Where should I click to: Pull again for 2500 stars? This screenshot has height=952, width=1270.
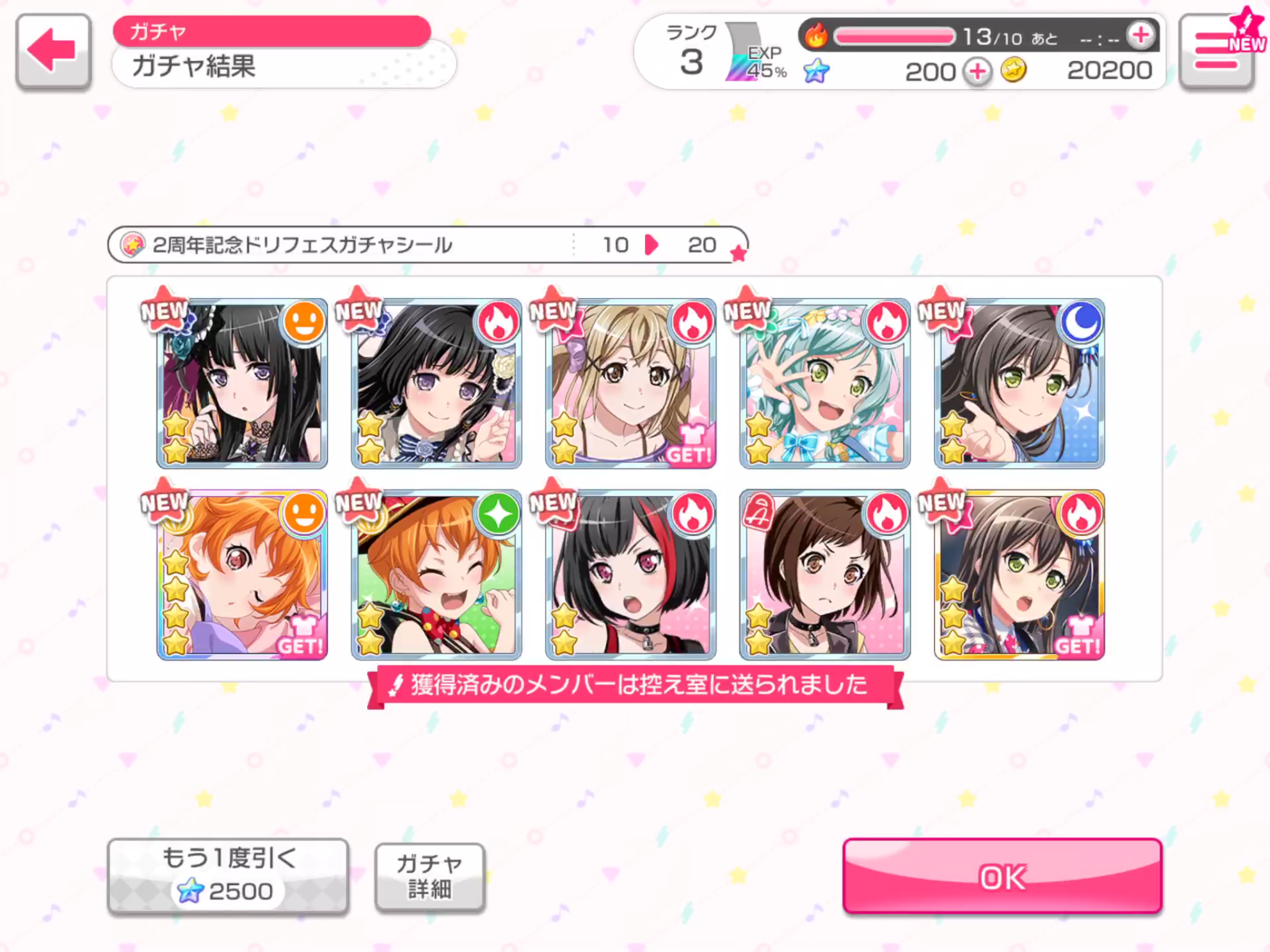(228, 875)
